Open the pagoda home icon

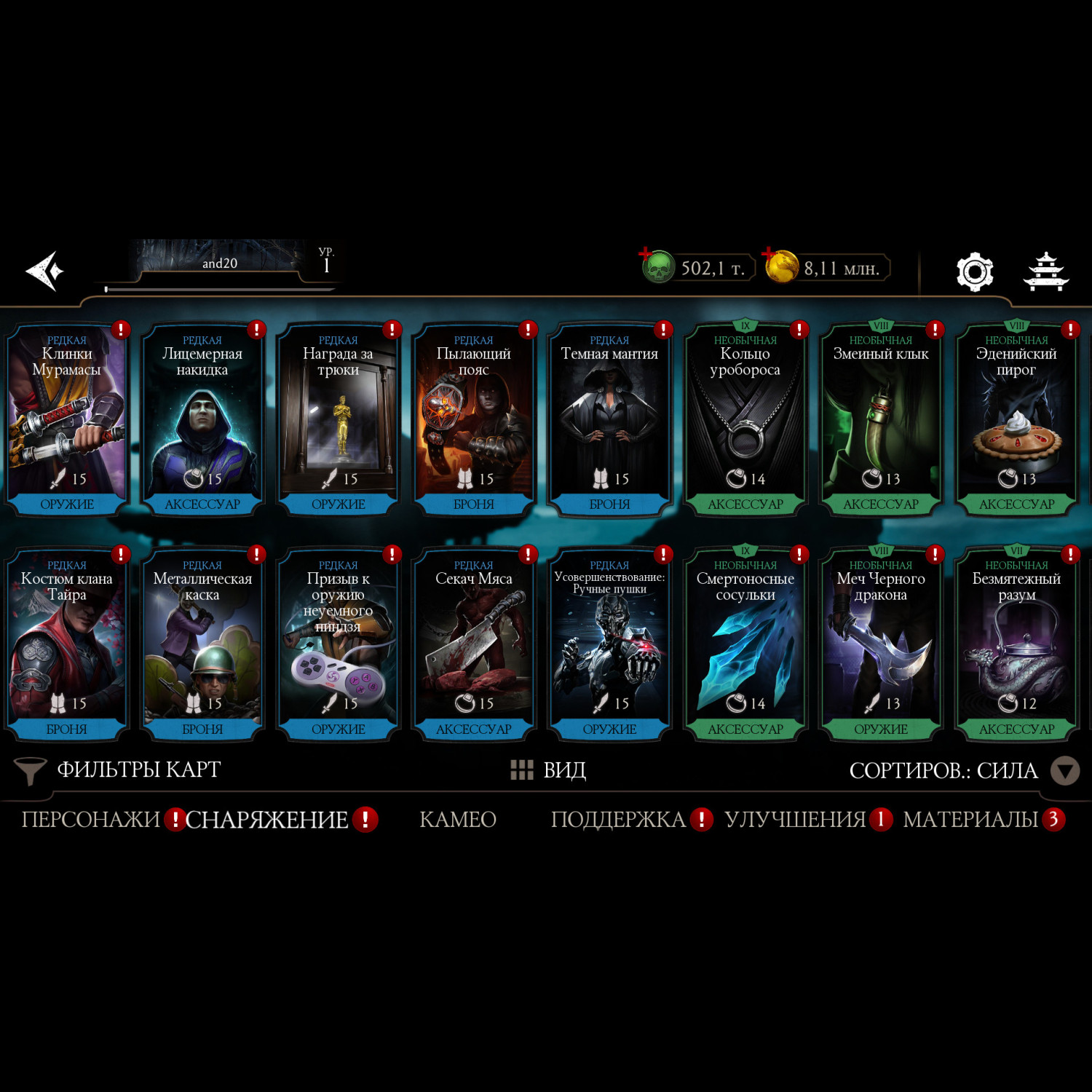[x=1046, y=272]
